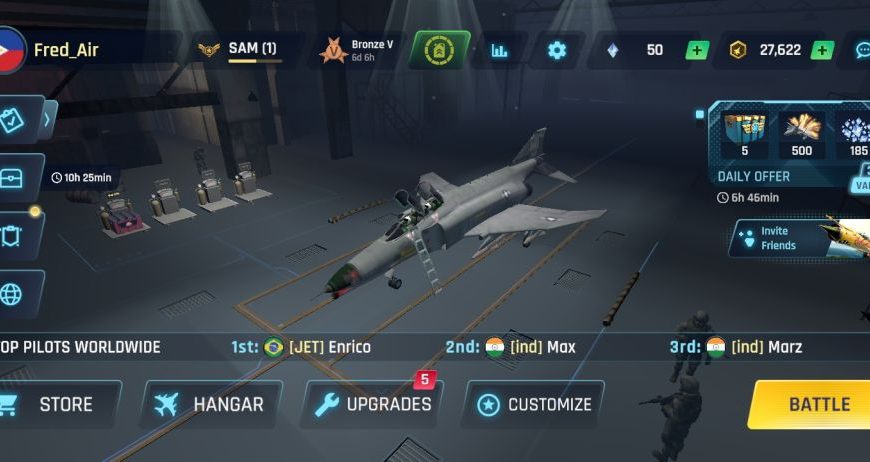Buy more gold coins with plus button

click(822, 50)
